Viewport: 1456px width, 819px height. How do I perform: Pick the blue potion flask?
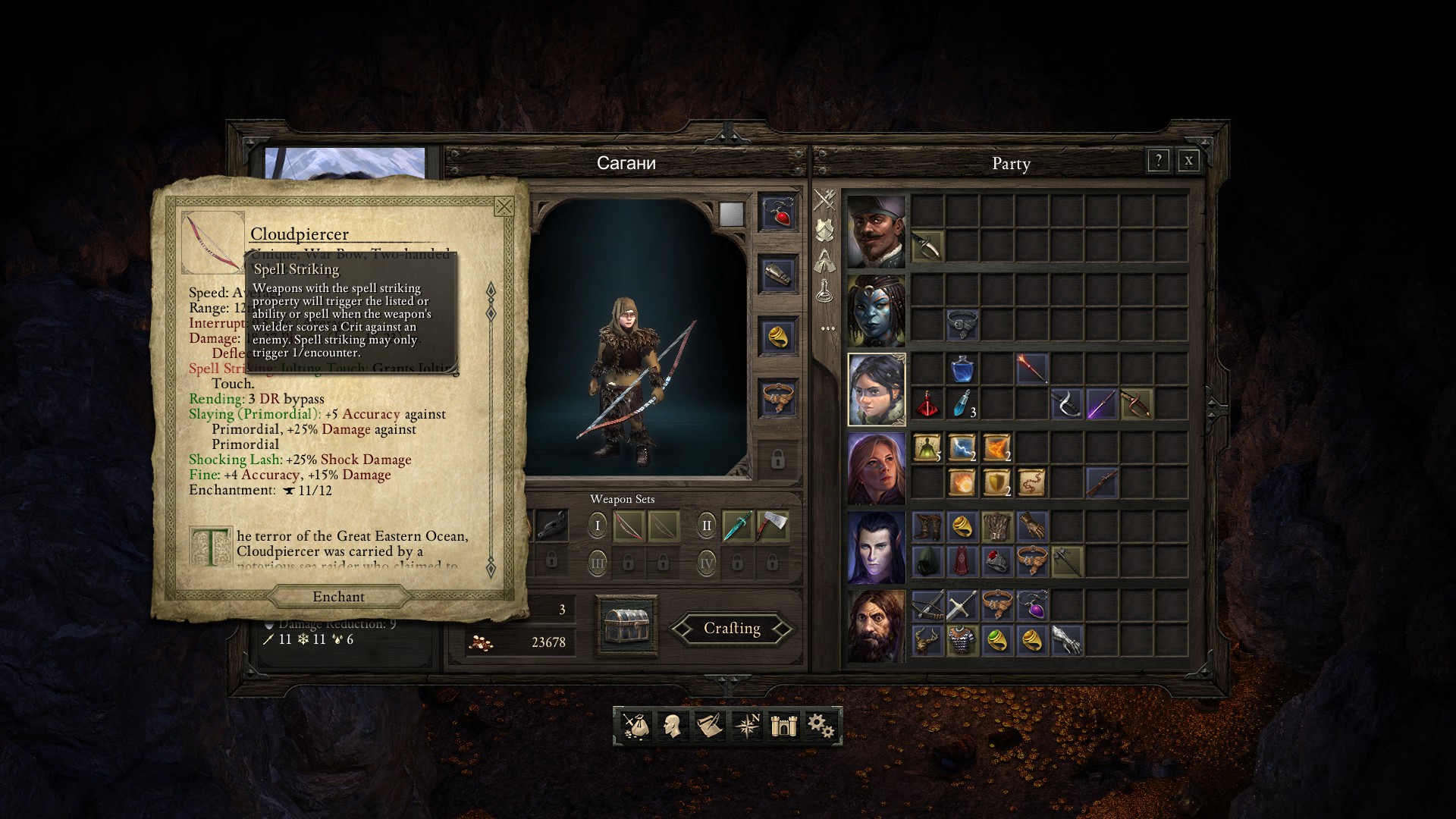point(962,369)
